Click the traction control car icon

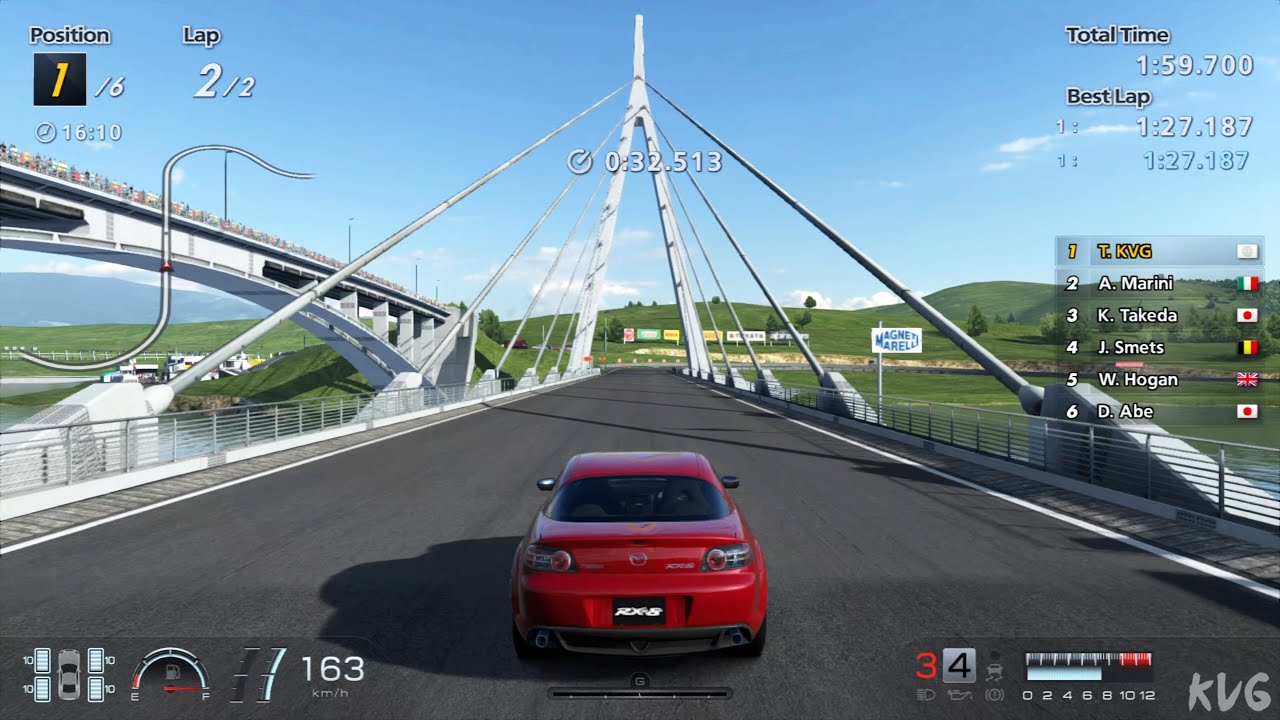click(x=994, y=670)
